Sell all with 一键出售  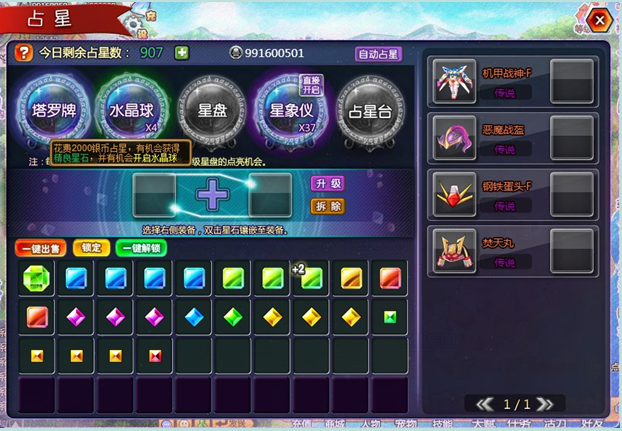click(x=41, y=248)
